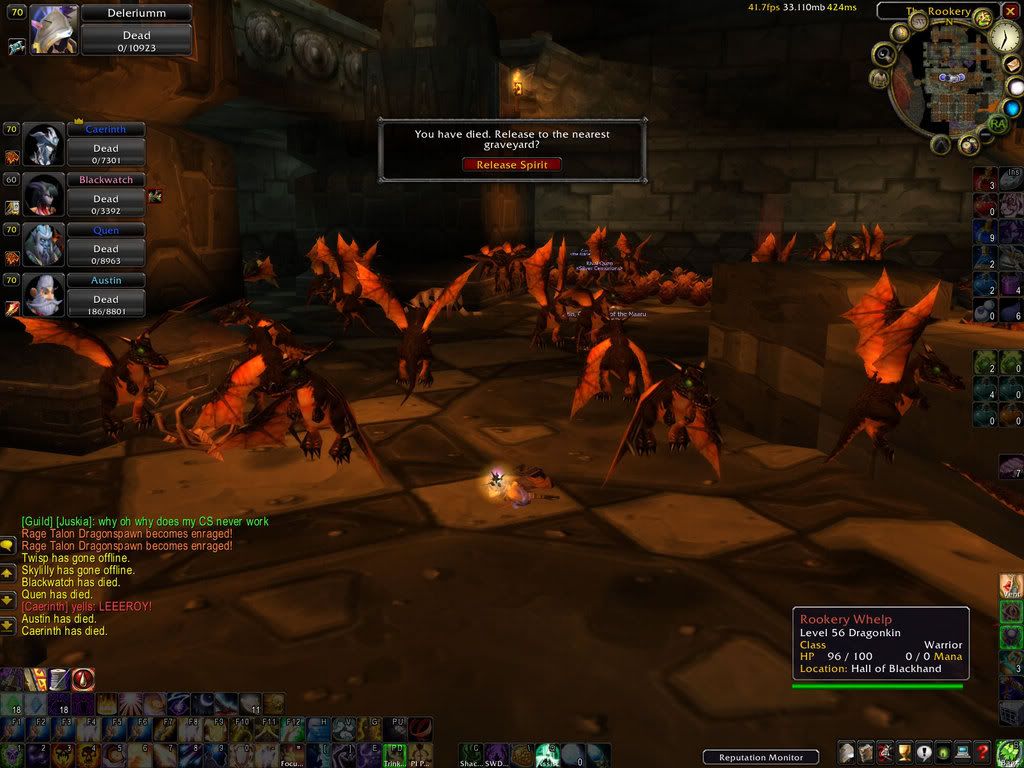Image resolution: width=1024 pixels, height=768 pixels.
Task: Use the skull ability in slot 4
Action: [x=87, y=755]
